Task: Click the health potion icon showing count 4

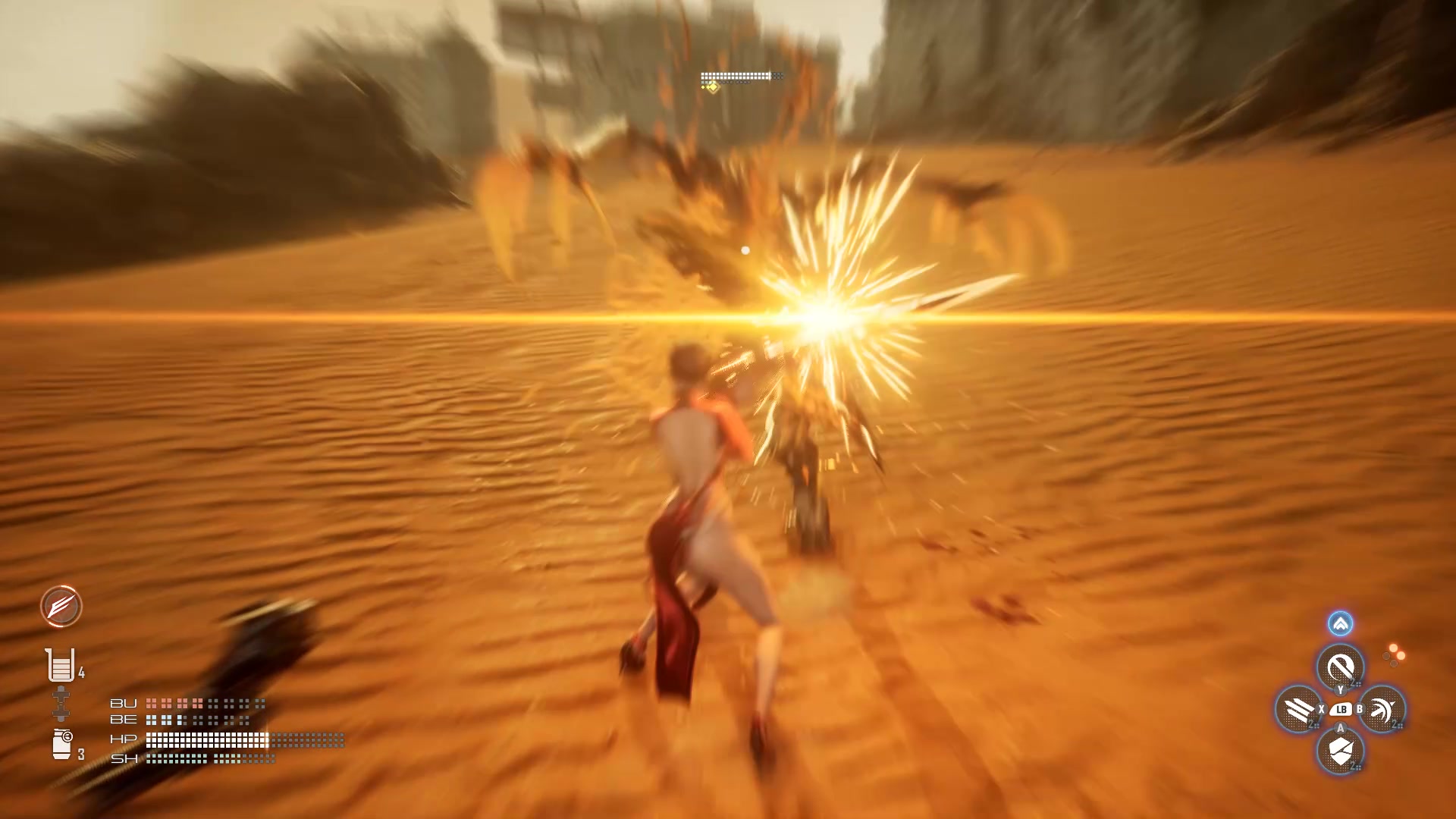Action: point(60,667)
